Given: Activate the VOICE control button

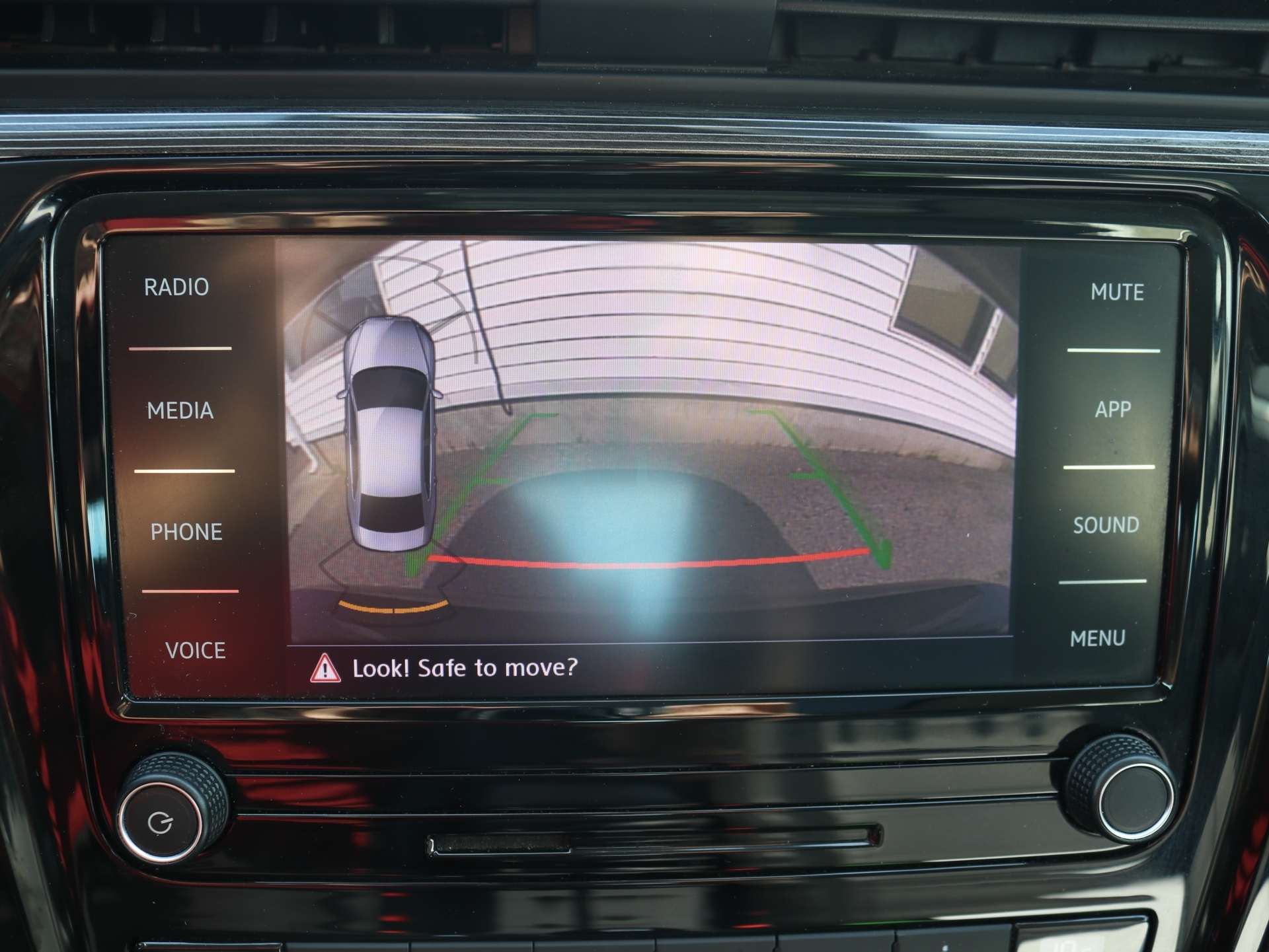Looking at the screenshot, I should (x=196, y=651).
